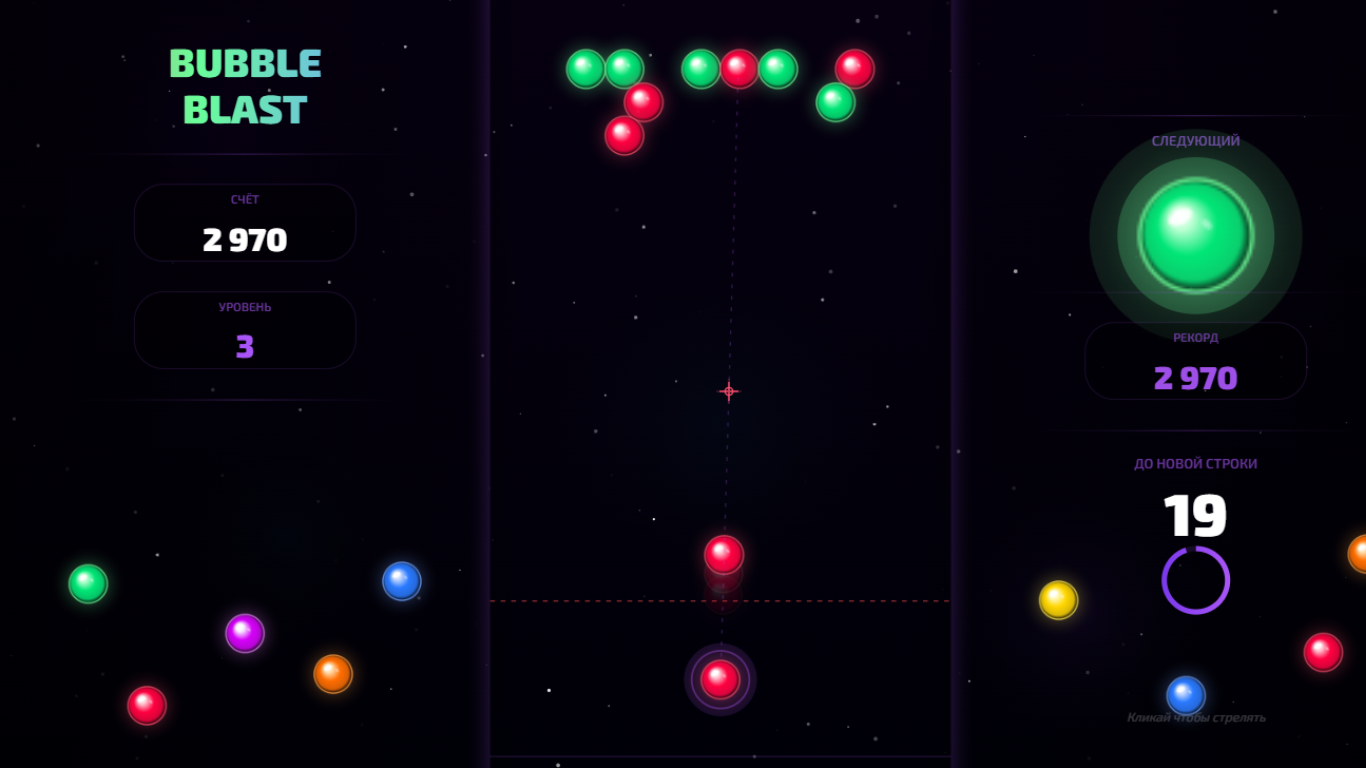
Task: Click the BUBBLE BLAST game title
Action: pyautogui.click(x=245, y=88)
